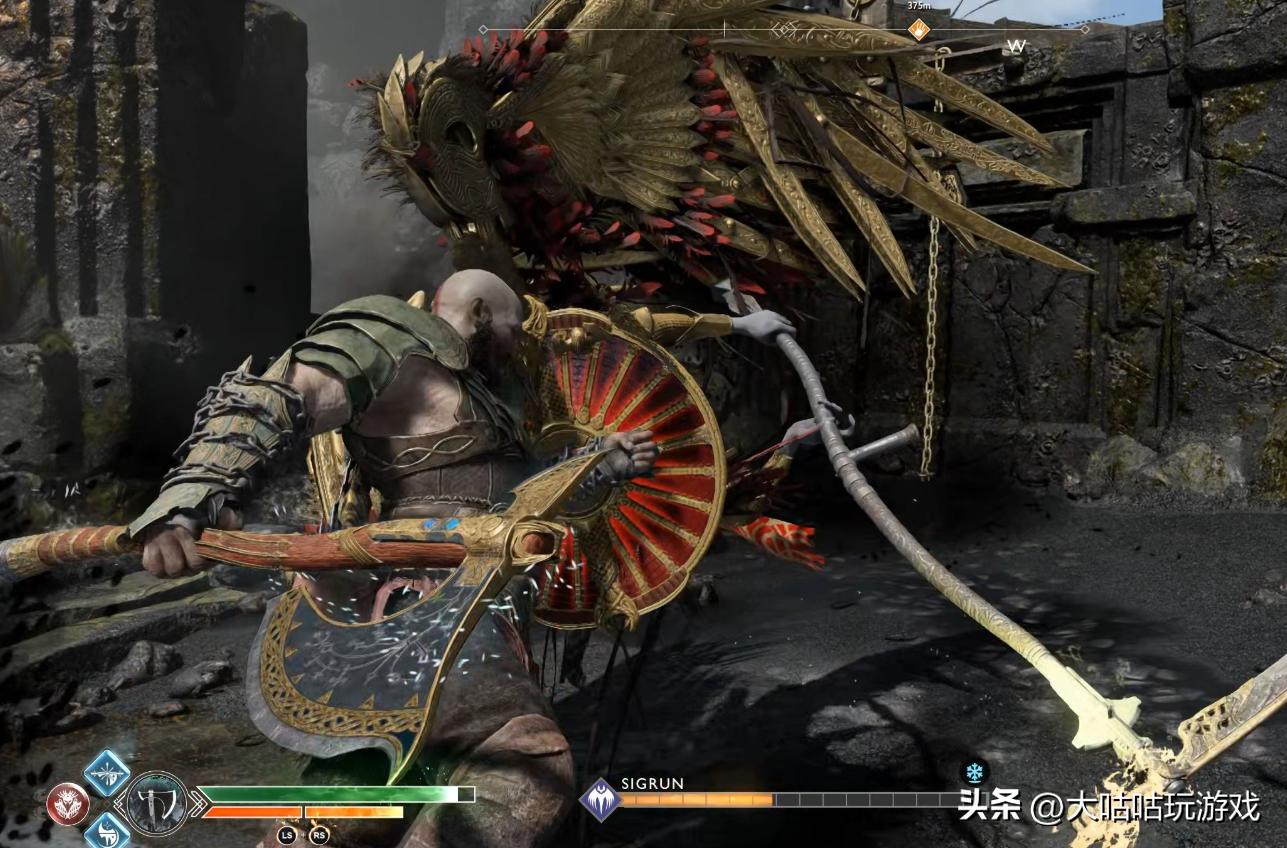The width and height of the screenshot is (1287, 848).
Task: Select the SIGRUN boss name label
Action: (x=652, y=785)
